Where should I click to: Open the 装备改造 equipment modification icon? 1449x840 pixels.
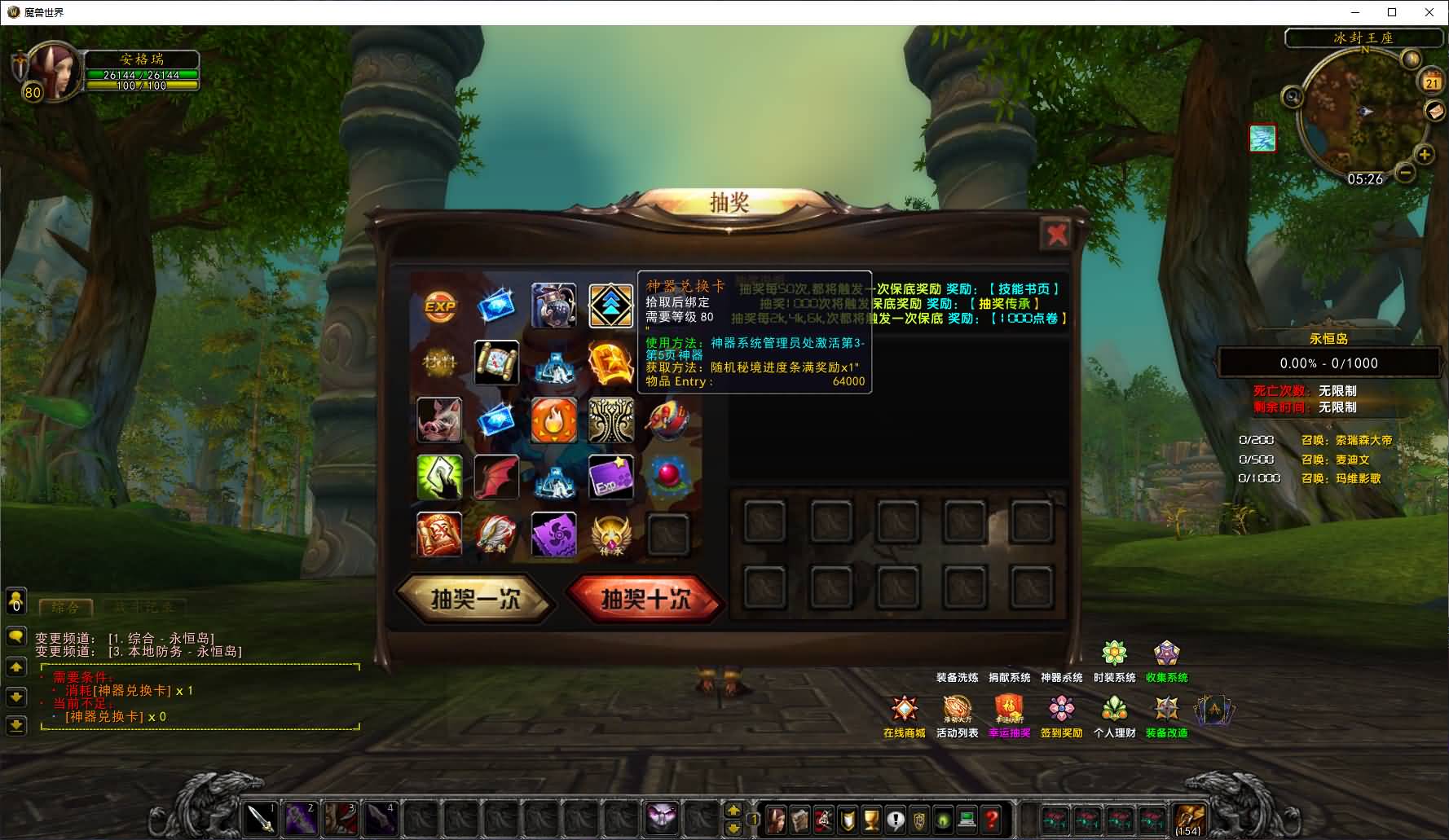tap(1166, 710)
